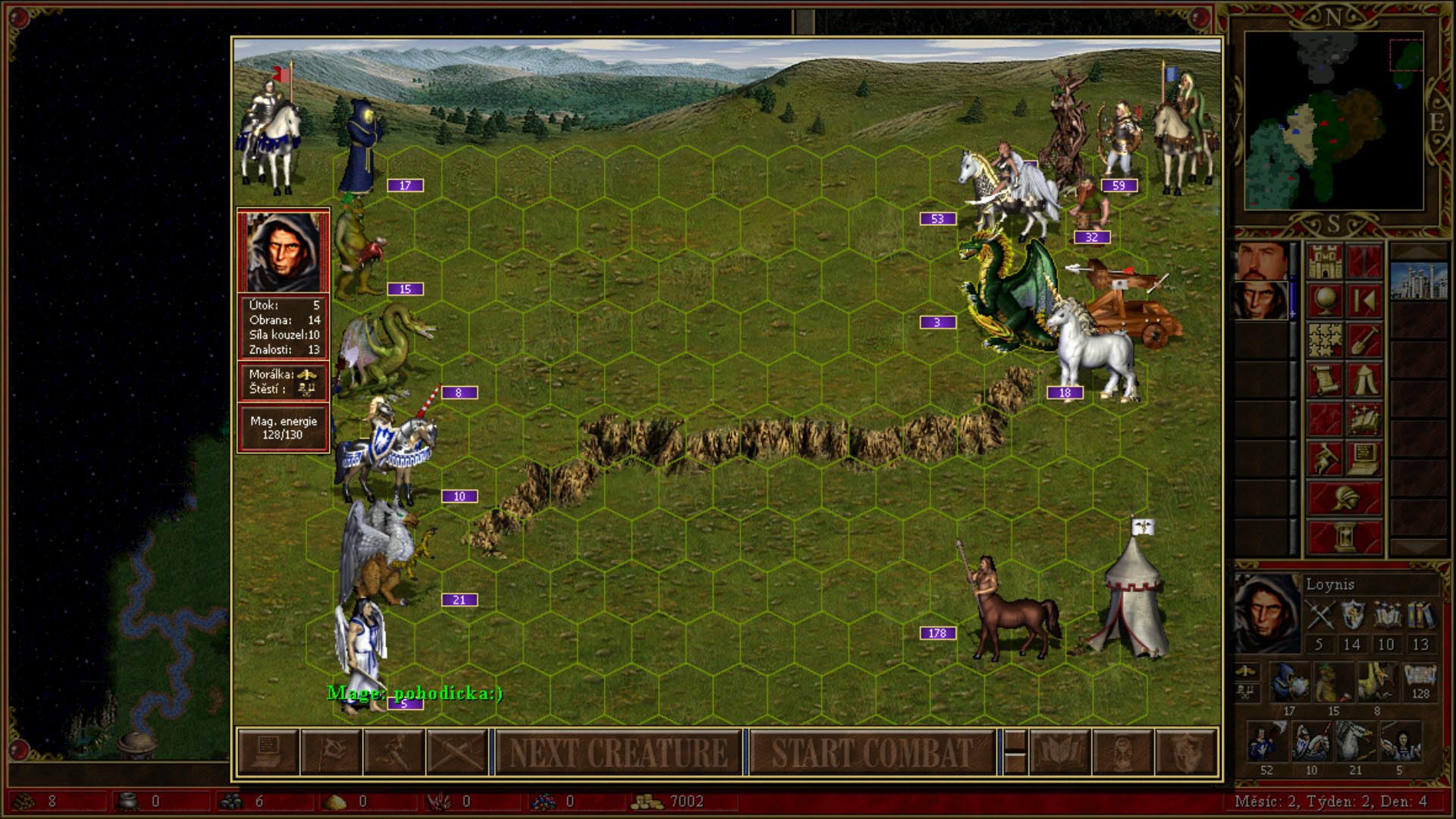End turn with the hourglass button
Image resolution: width=1456 pixels, height=819 pixels.
[1345, 538]
